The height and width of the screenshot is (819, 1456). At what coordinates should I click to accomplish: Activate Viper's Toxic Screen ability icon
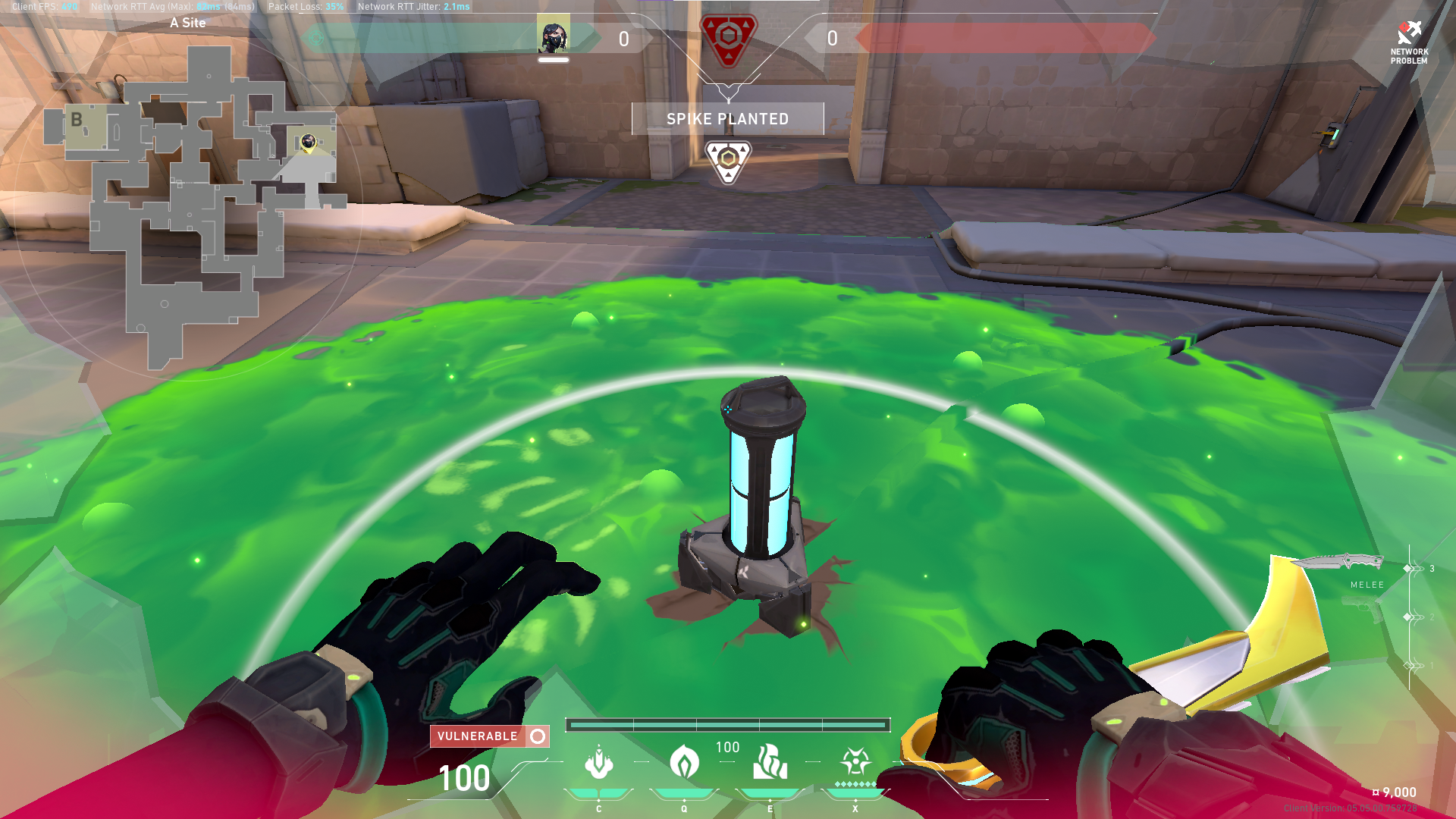pos(770,762)
